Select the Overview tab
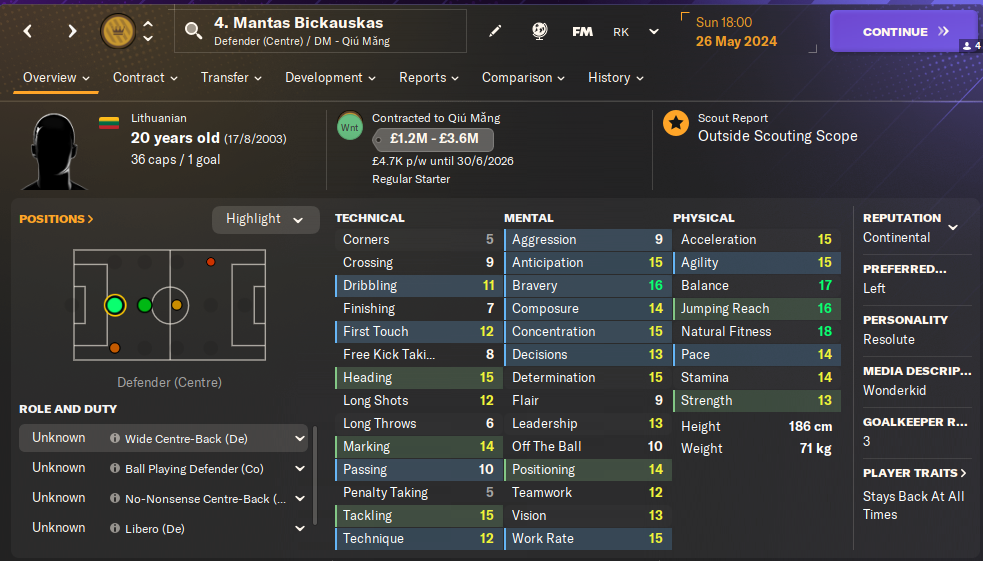 pyautogui.click(x=56, y=78)
